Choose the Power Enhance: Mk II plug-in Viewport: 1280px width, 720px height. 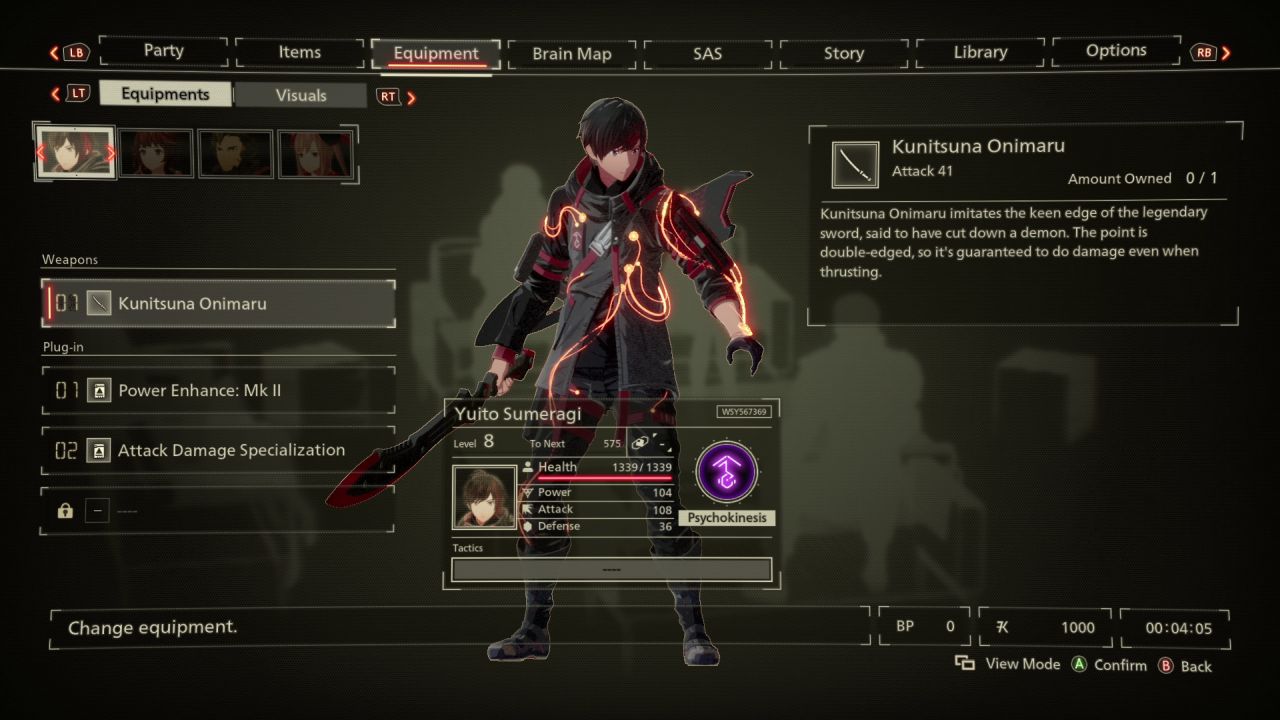[x=219, y=391]
